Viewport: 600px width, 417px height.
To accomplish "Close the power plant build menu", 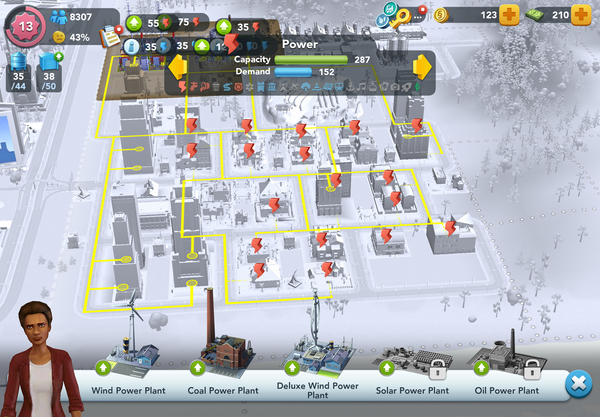I will 577,384.
